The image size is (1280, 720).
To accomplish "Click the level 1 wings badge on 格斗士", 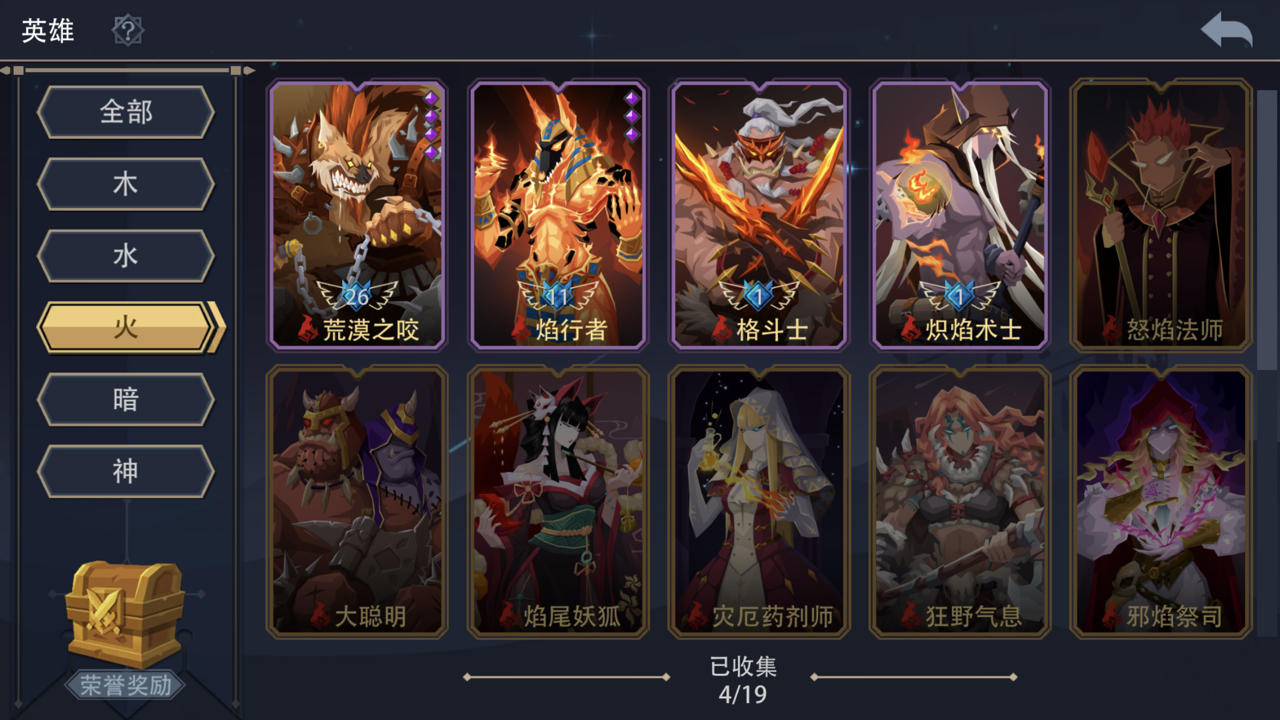I will pos(761,293).
